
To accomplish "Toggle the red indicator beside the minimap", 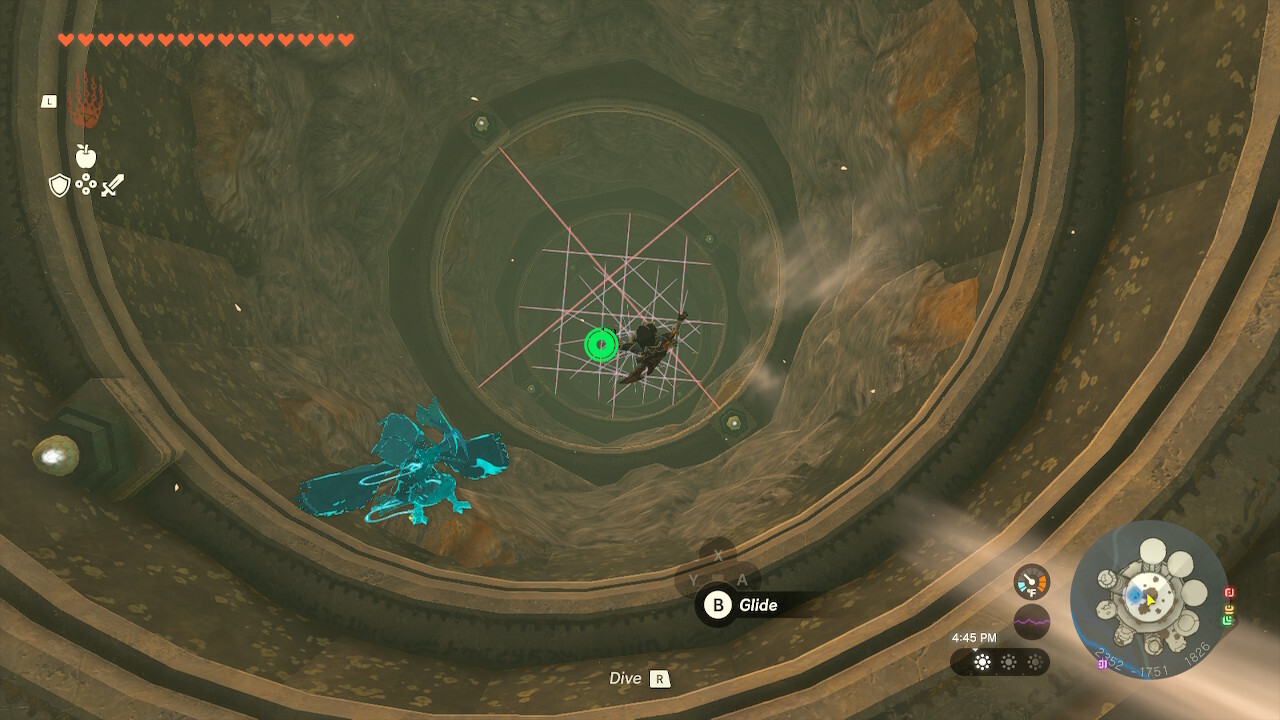I will pyautogui.click(x=1229, y=593).
